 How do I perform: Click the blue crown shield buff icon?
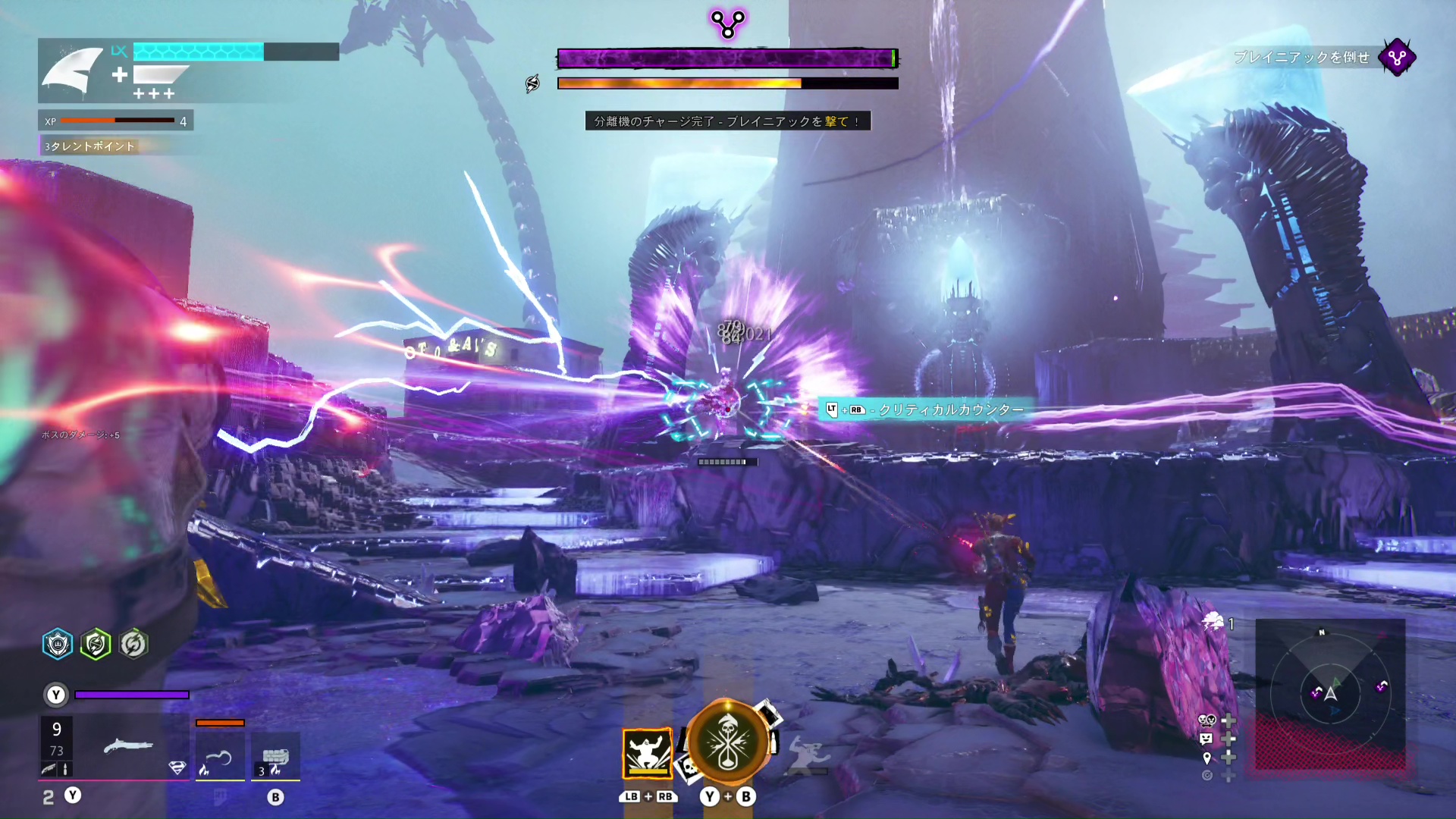coord(58,645)
